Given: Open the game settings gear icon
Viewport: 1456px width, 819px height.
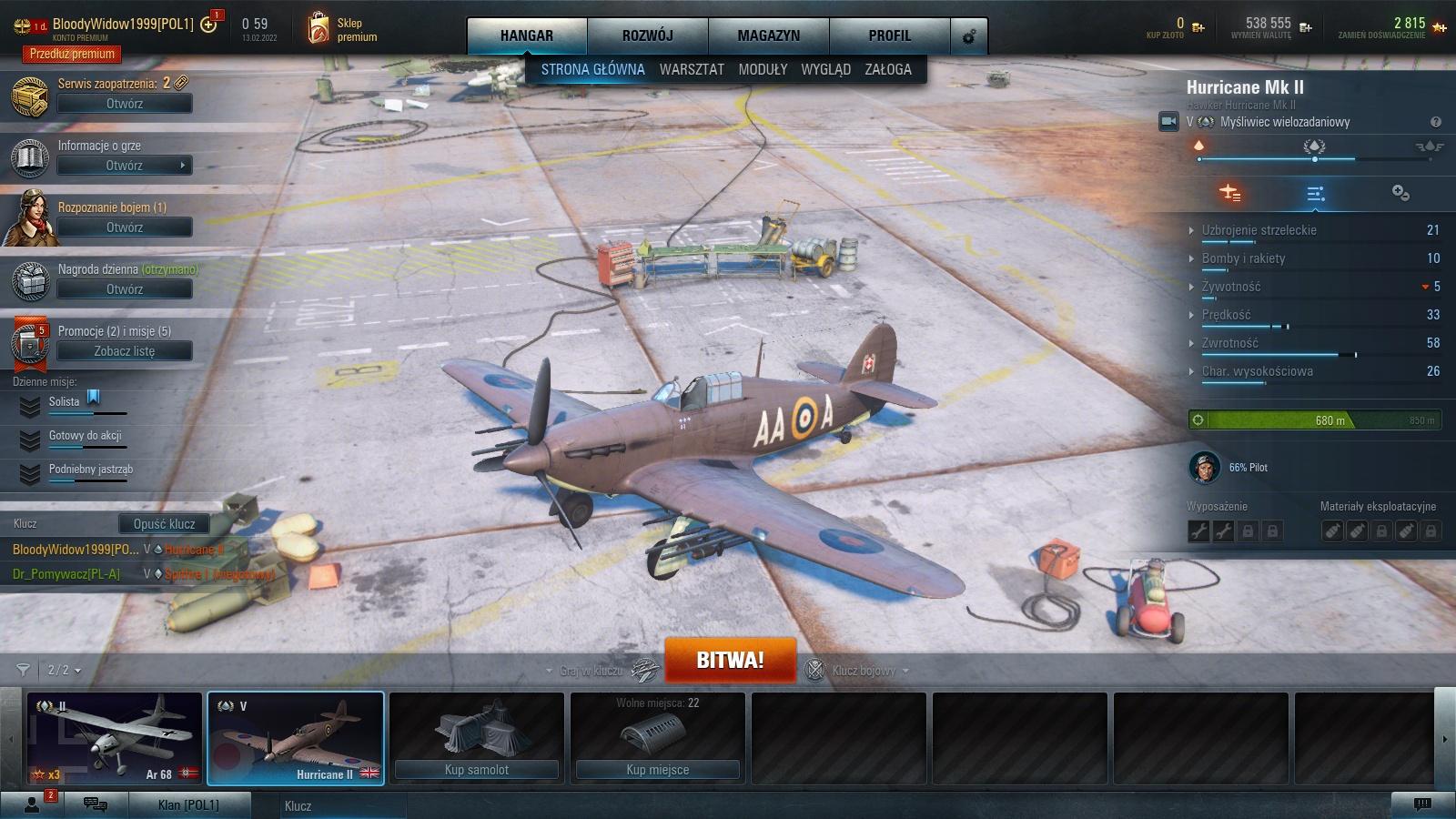Looking at the screenshot, I should tap(969, 36).
